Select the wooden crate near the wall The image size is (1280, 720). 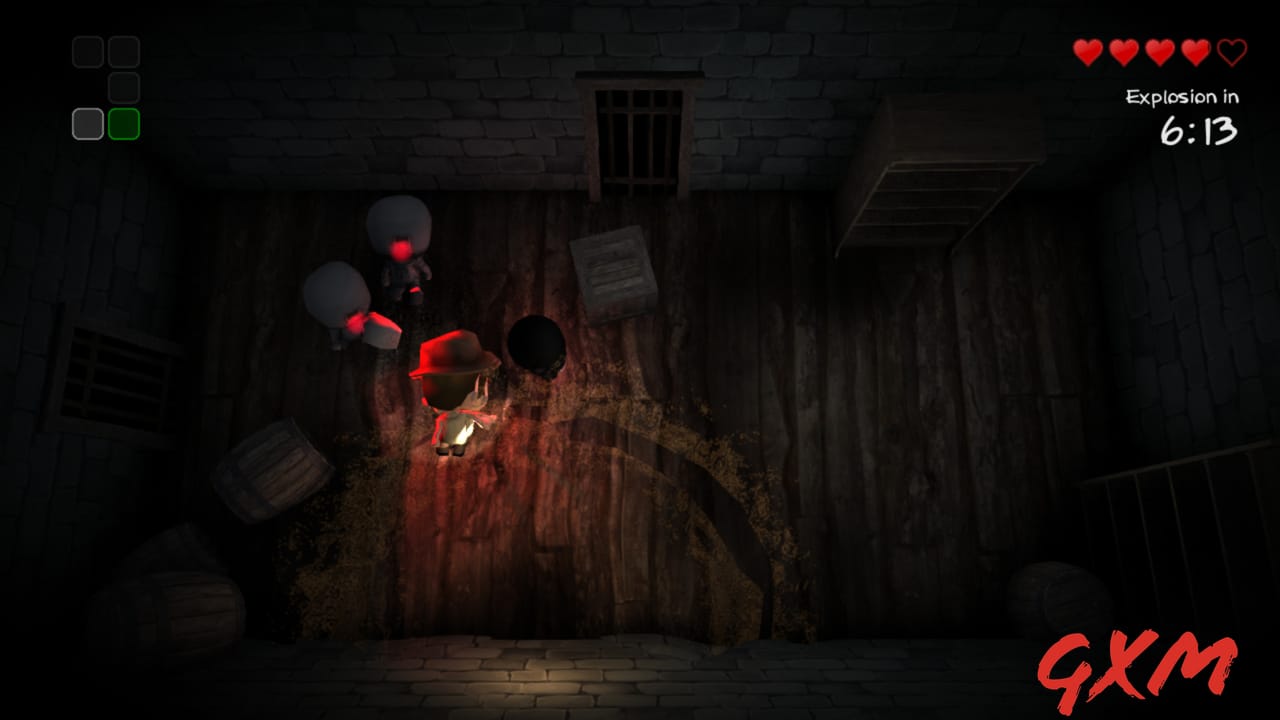tap(613, 275)
